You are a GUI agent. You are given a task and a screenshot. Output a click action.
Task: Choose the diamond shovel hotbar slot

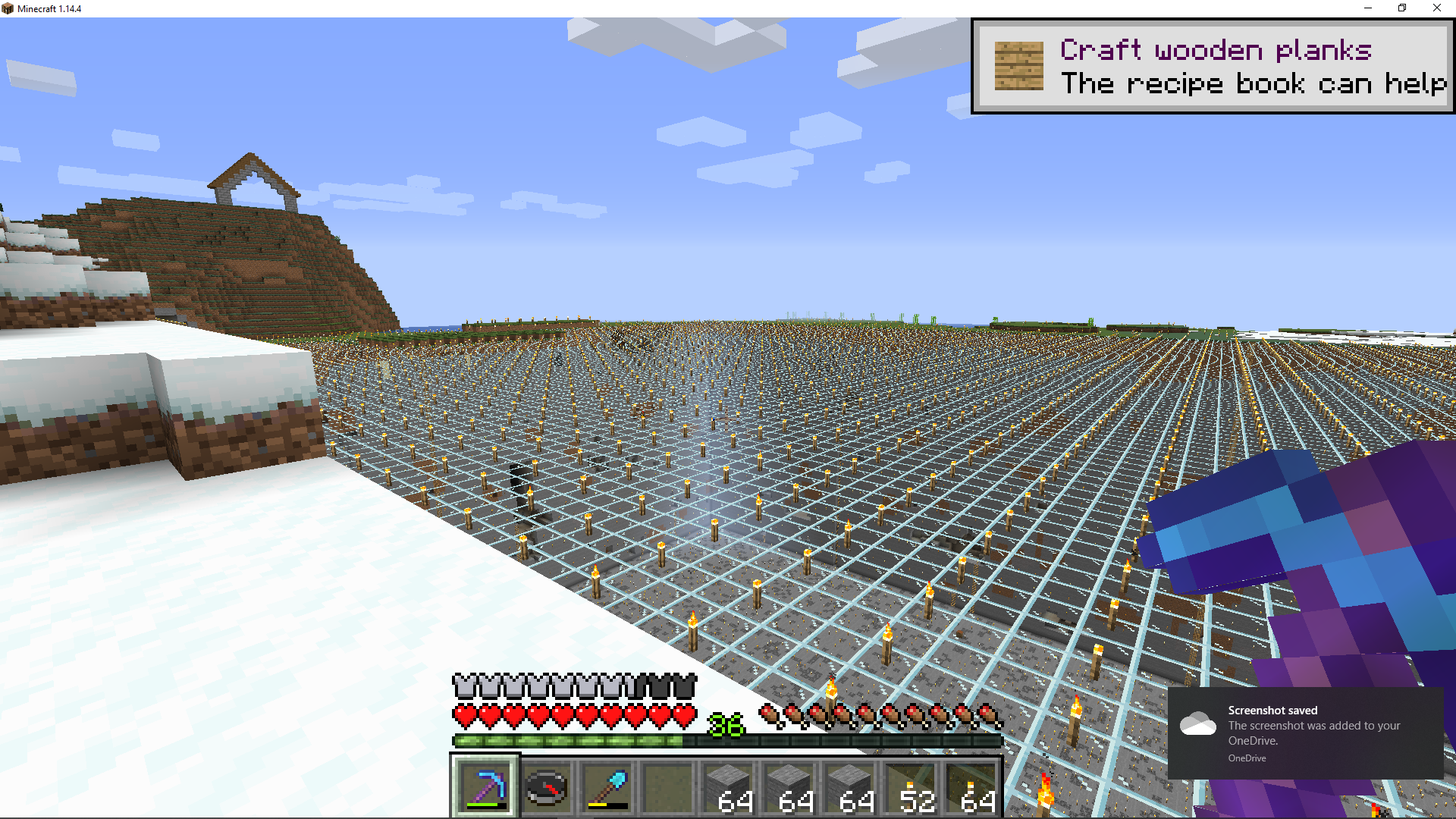point(607,787)
